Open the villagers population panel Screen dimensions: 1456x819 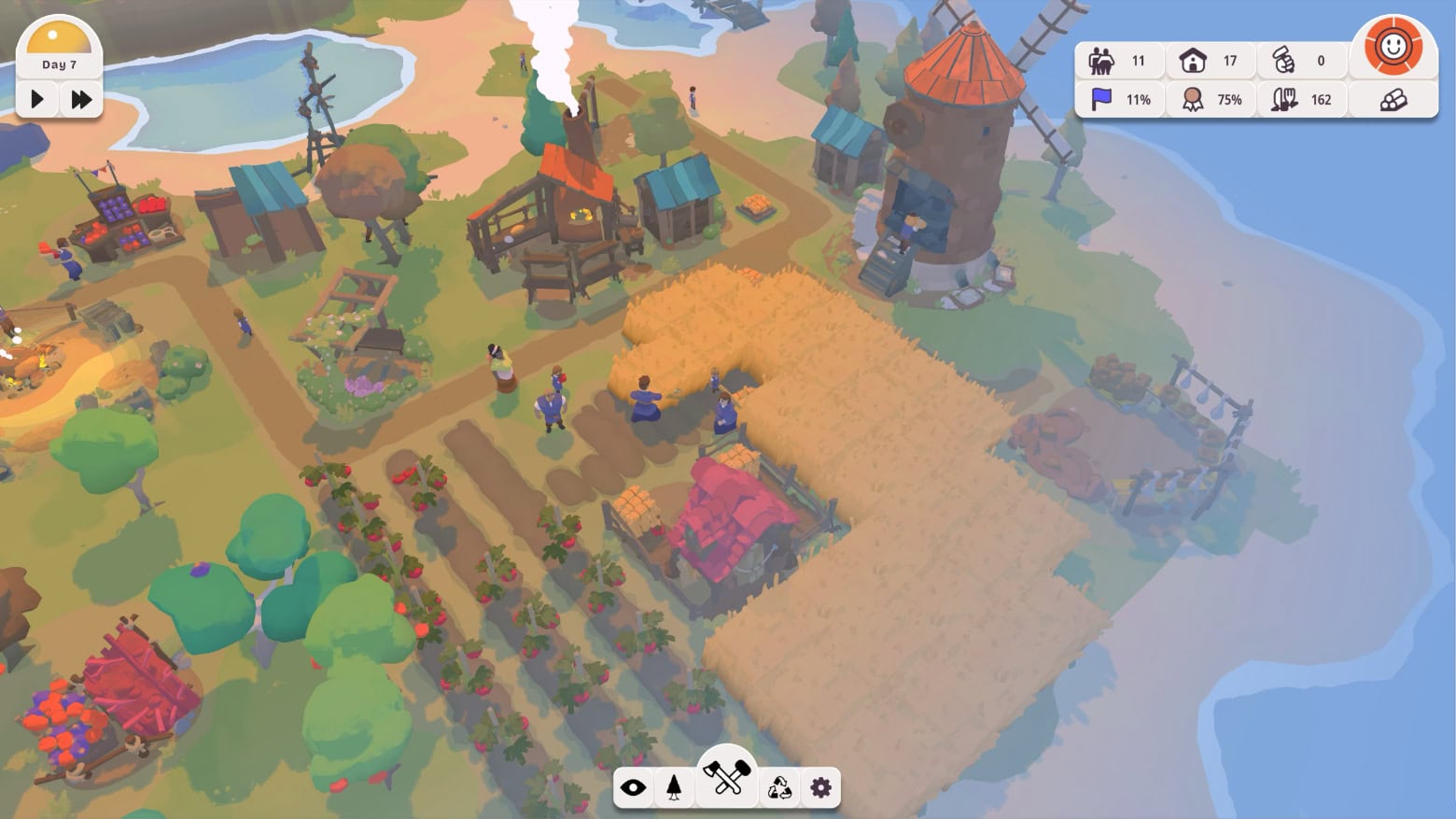tap(1119, 62)
